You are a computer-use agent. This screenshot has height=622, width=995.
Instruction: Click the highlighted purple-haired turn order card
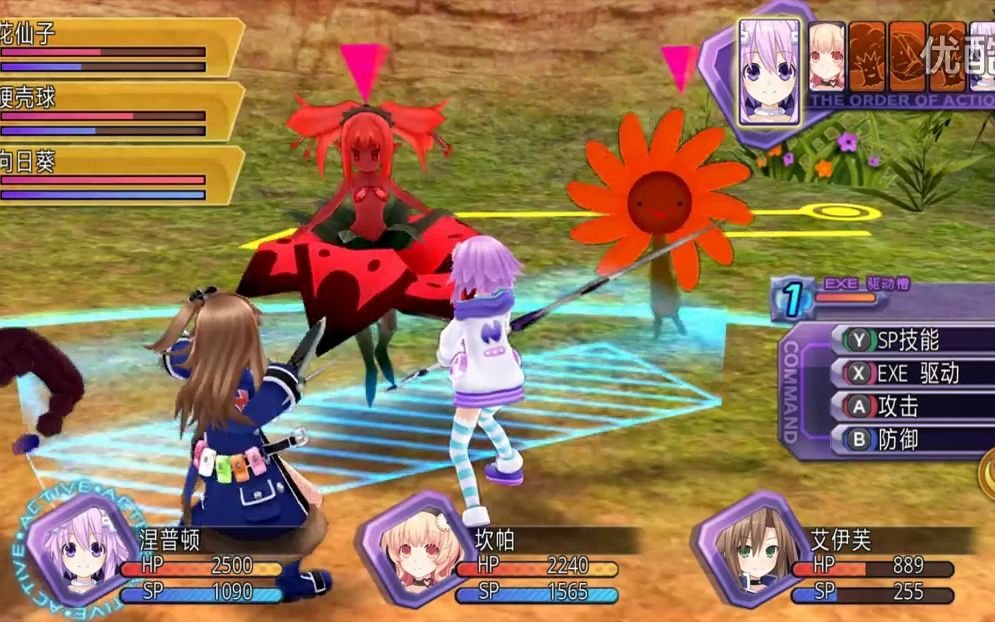[x=769, y=70]
